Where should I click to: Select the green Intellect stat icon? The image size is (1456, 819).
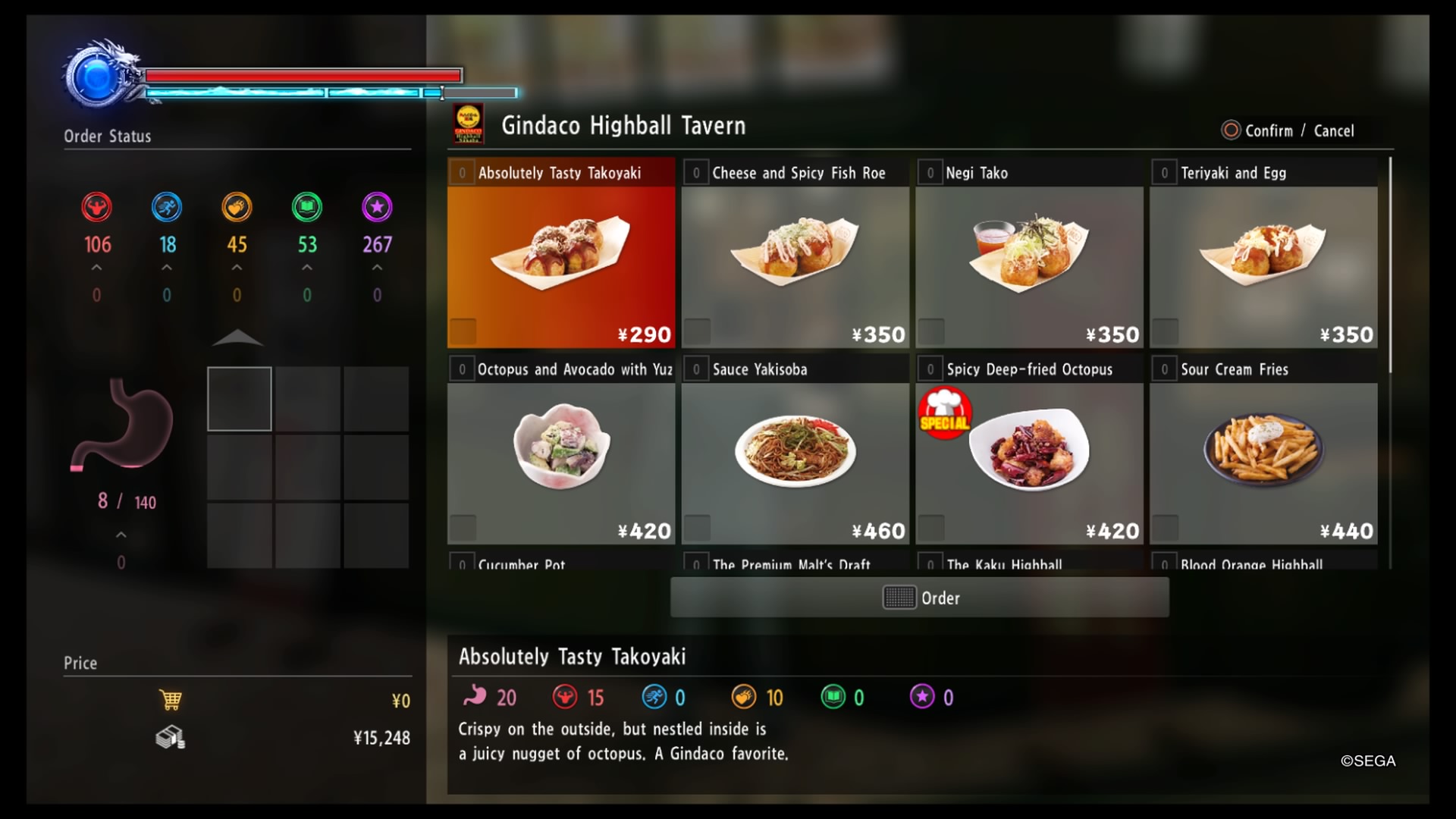point(306,206)
